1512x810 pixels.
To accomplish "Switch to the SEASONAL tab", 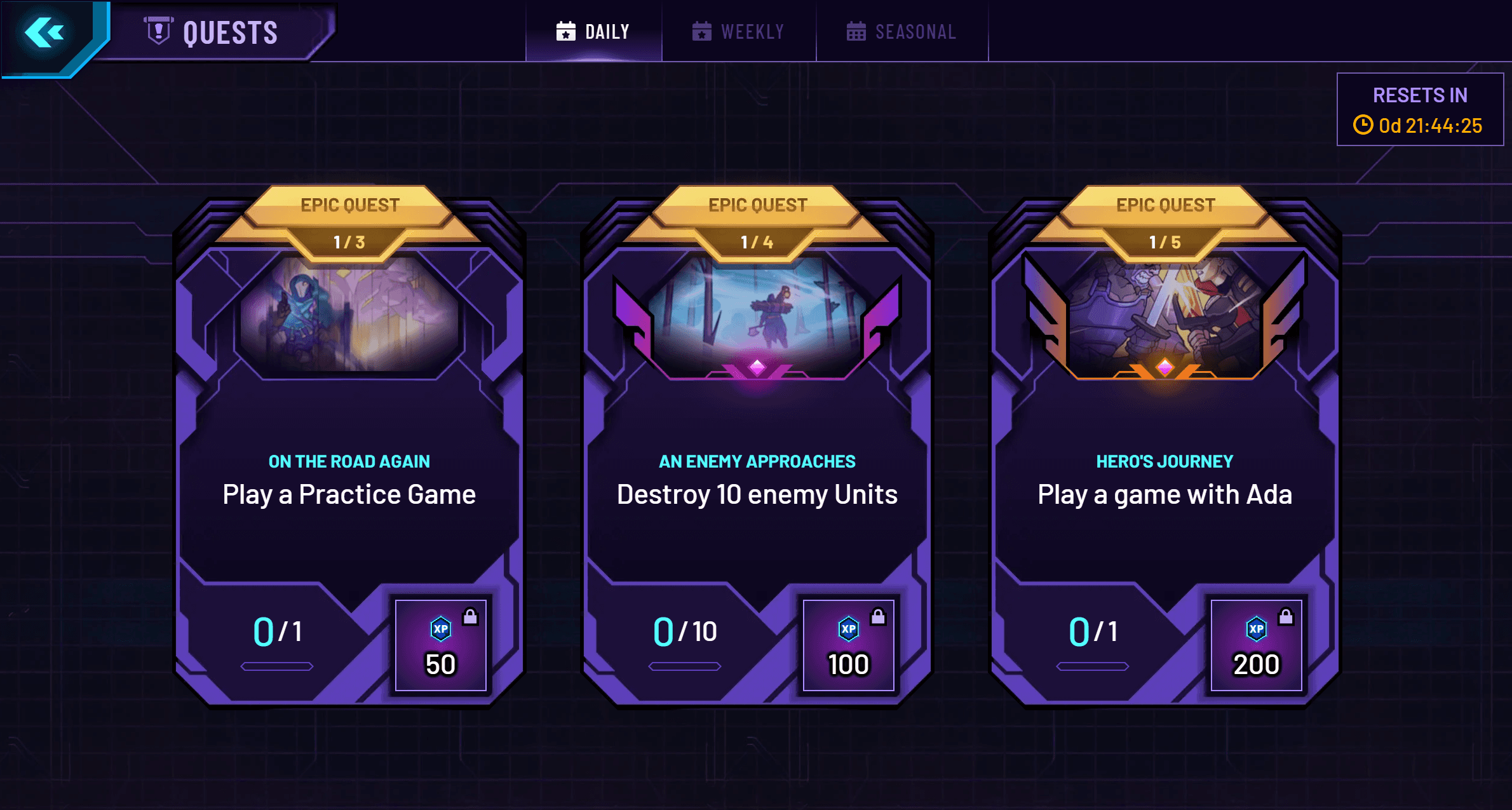I will point(902,30).
